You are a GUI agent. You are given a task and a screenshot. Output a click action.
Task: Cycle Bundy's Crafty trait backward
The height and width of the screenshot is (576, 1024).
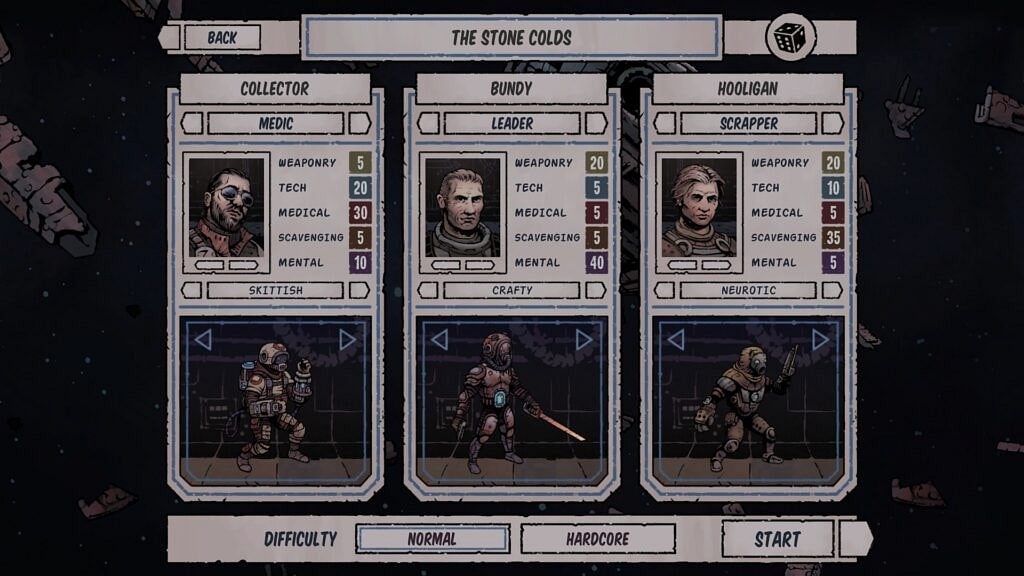pyautogui.click(x=428, y=290)
